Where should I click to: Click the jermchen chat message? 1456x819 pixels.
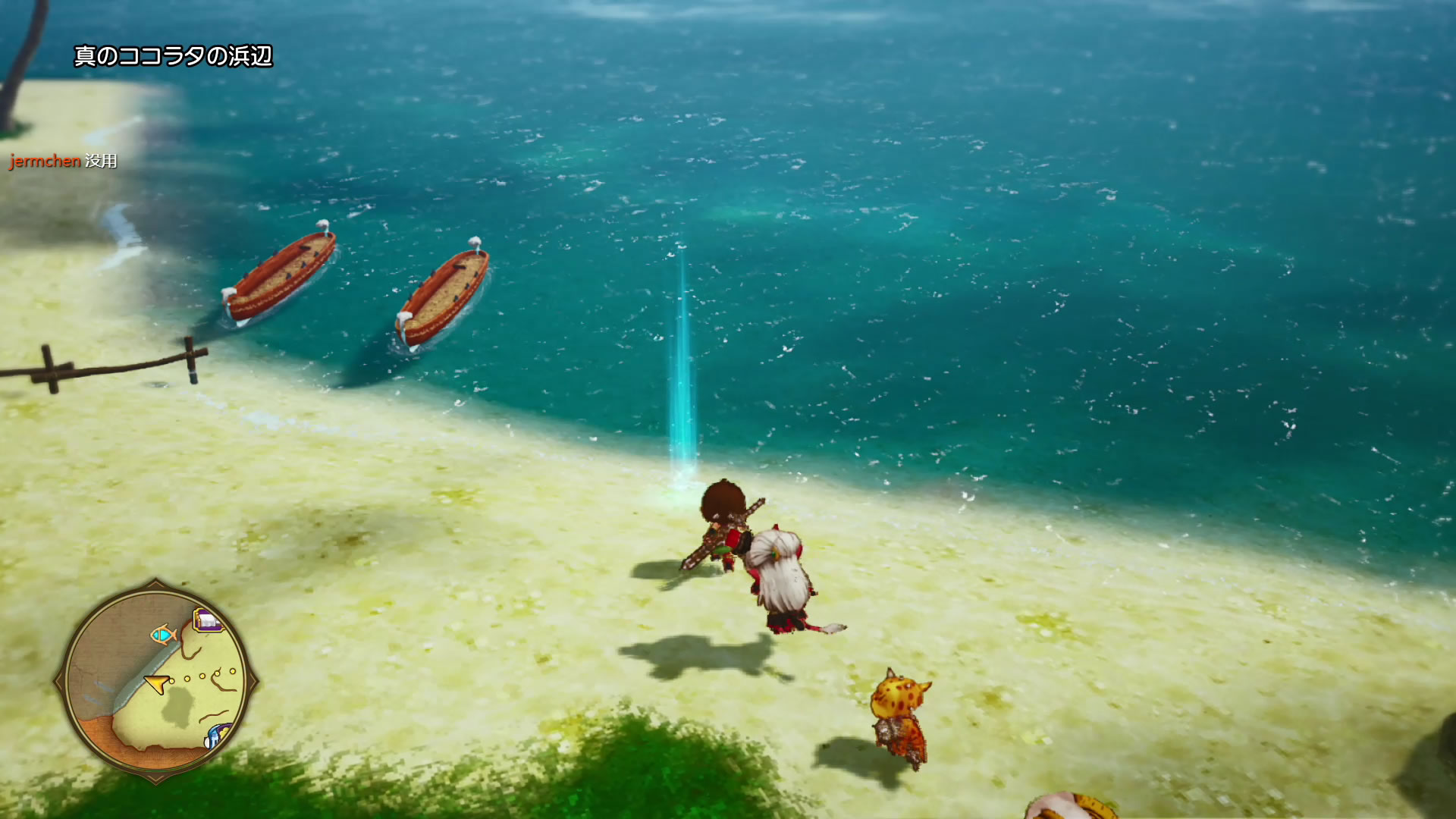click(64, 161)
